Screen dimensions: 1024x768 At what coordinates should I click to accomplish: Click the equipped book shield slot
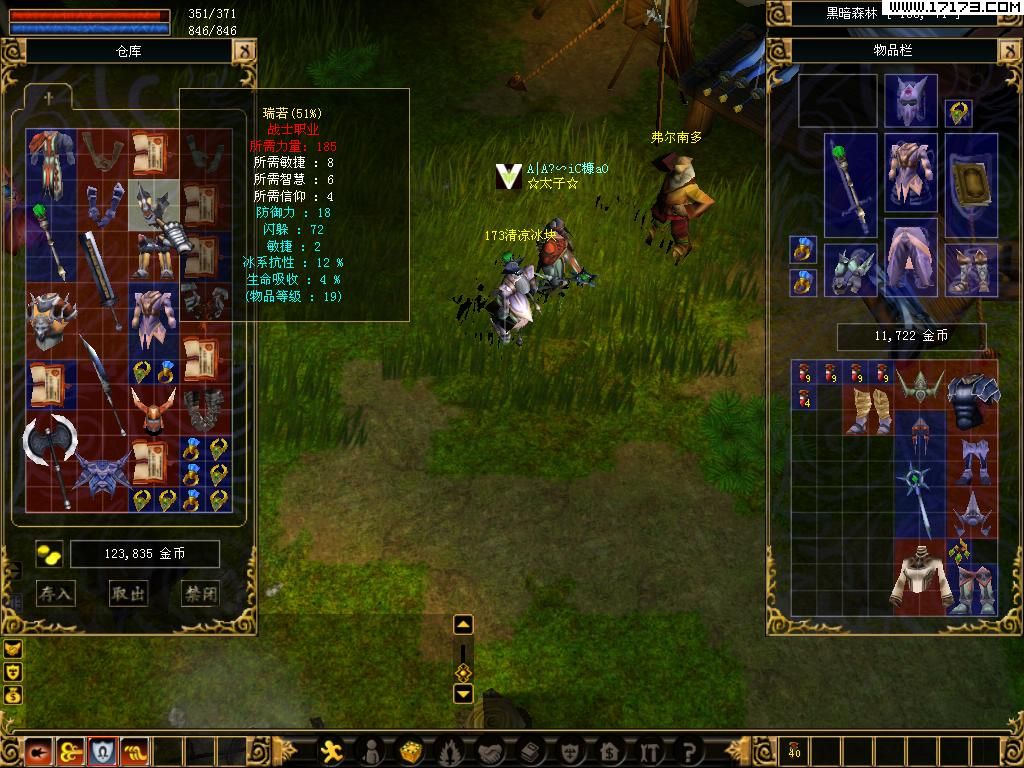click(970, 185)
